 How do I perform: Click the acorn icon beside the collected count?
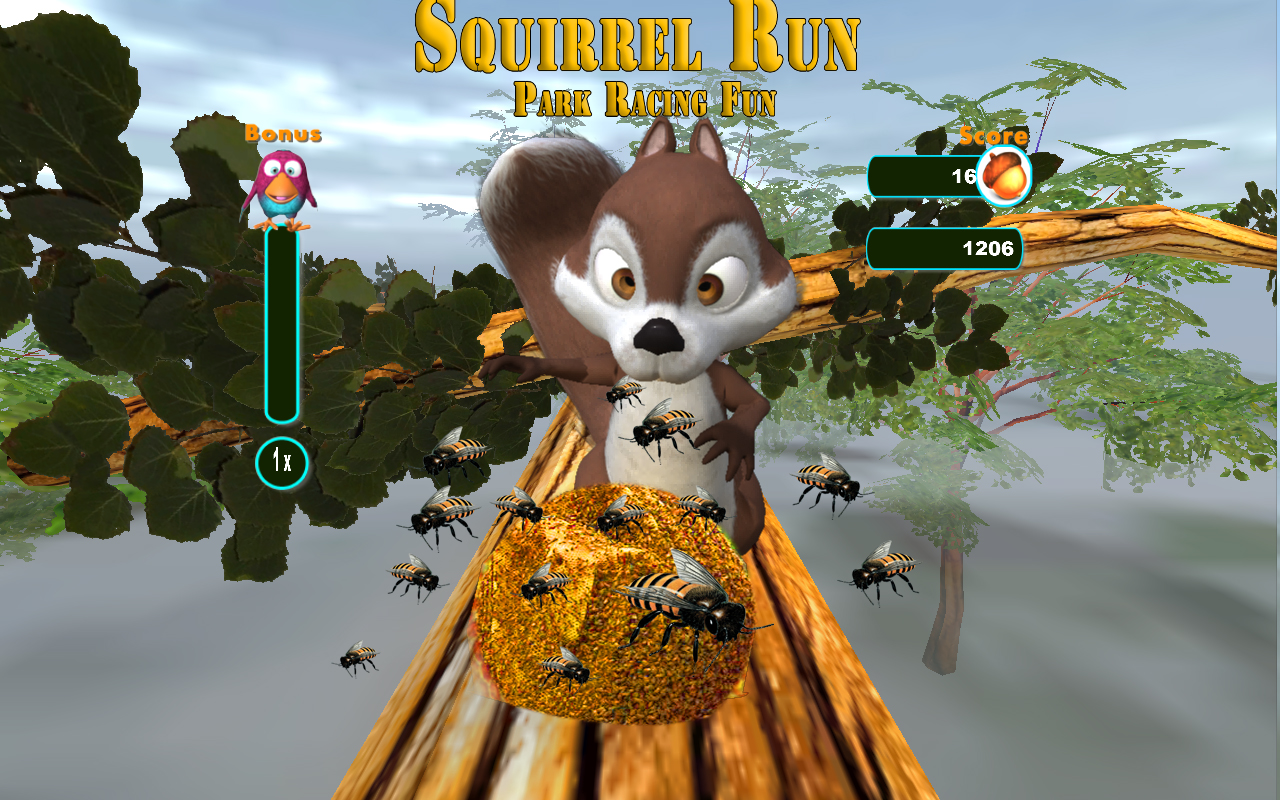click(x=1005, y=175)
